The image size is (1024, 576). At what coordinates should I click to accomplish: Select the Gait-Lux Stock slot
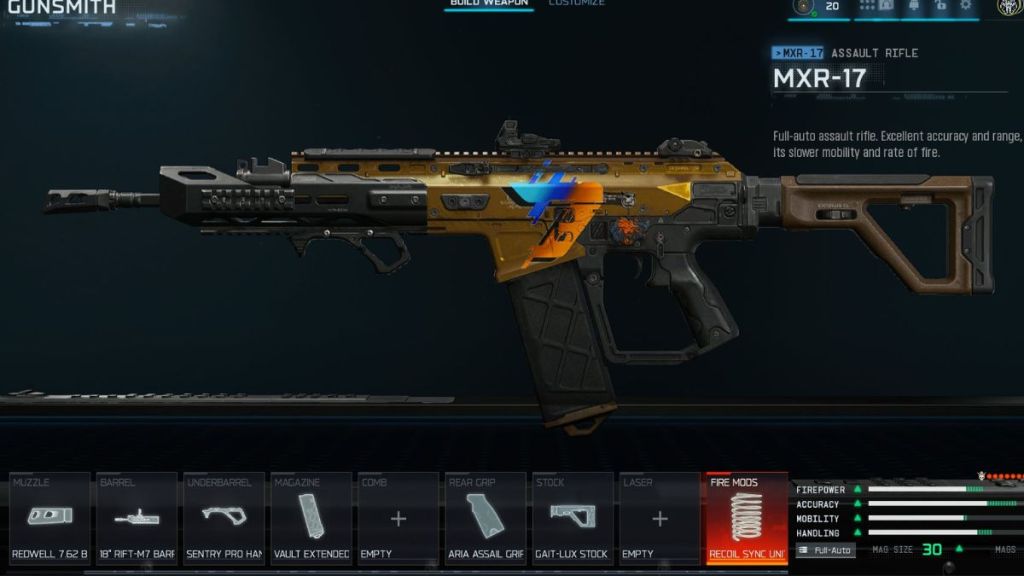coord(572,518)
